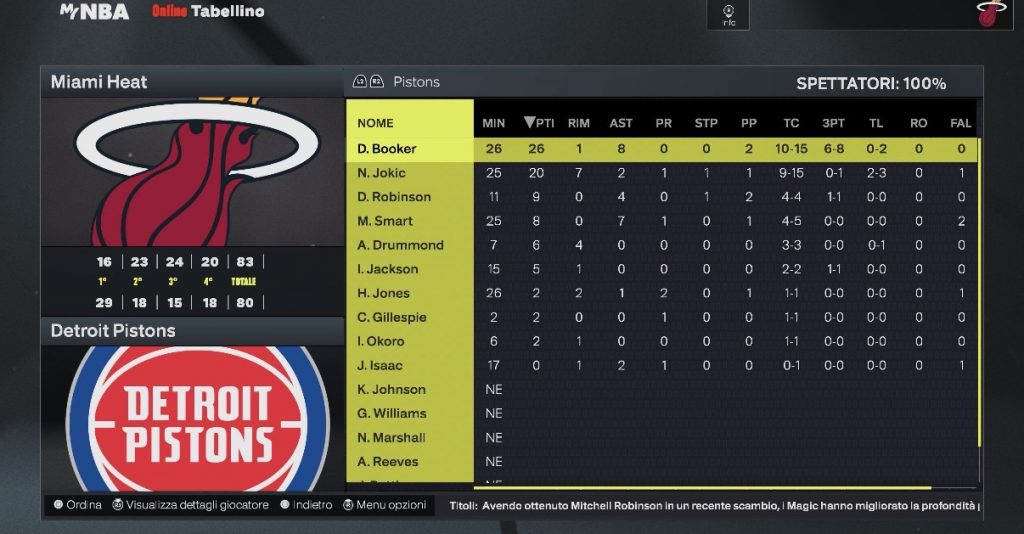
Task: Pick I. Jackson from the player list
Action: (388, 269)
